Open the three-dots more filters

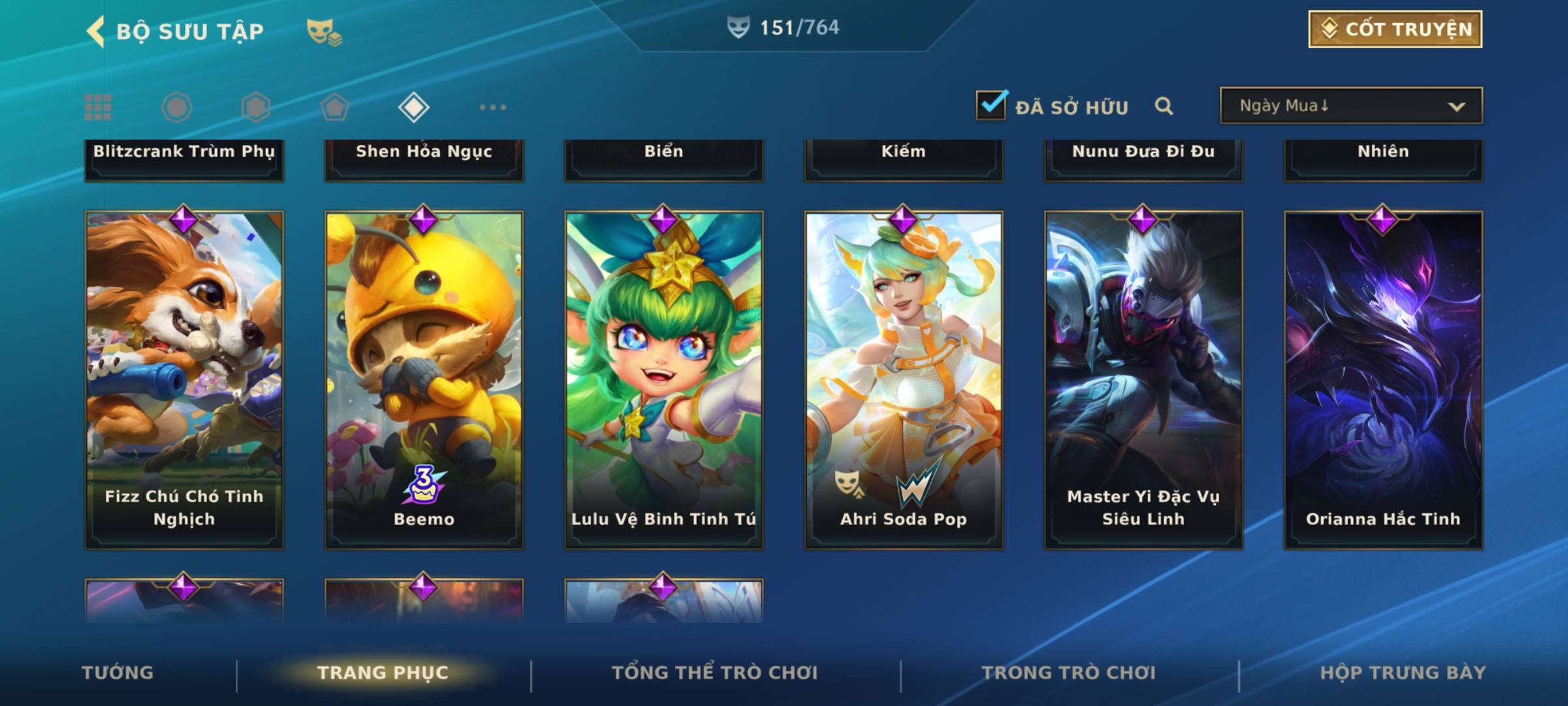493,107
